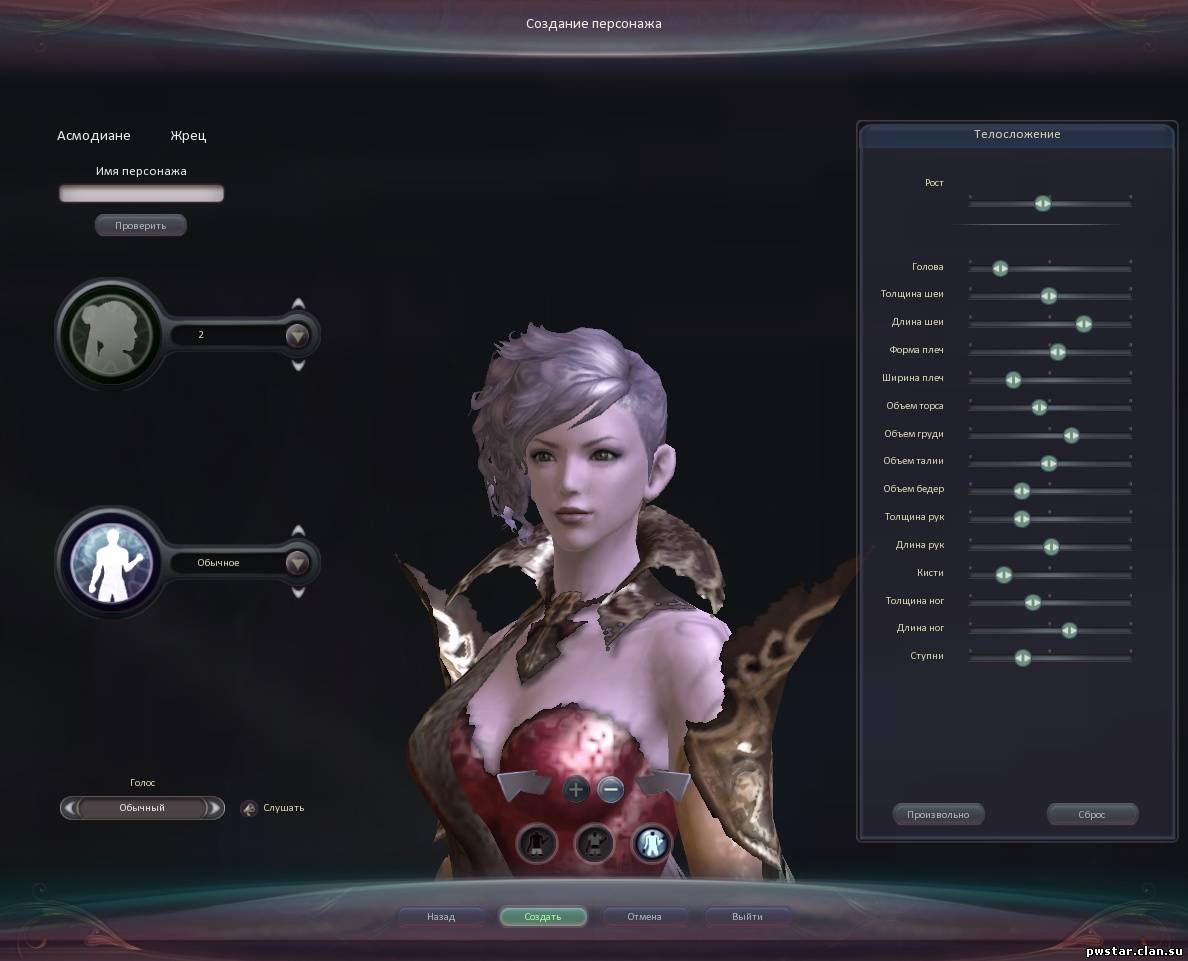Click the Объем груди slider handle
1188x961 pixels.
[1071, 435]
